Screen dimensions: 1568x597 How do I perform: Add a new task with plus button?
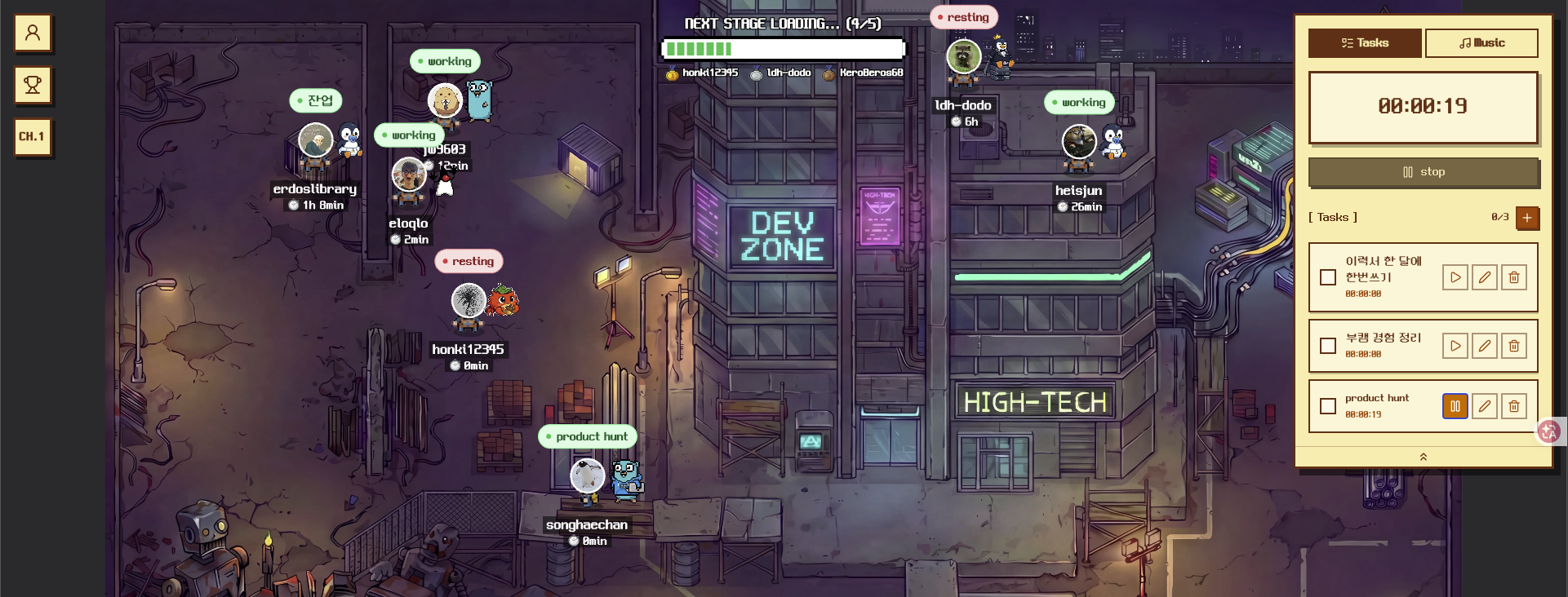coord(1527,218)
